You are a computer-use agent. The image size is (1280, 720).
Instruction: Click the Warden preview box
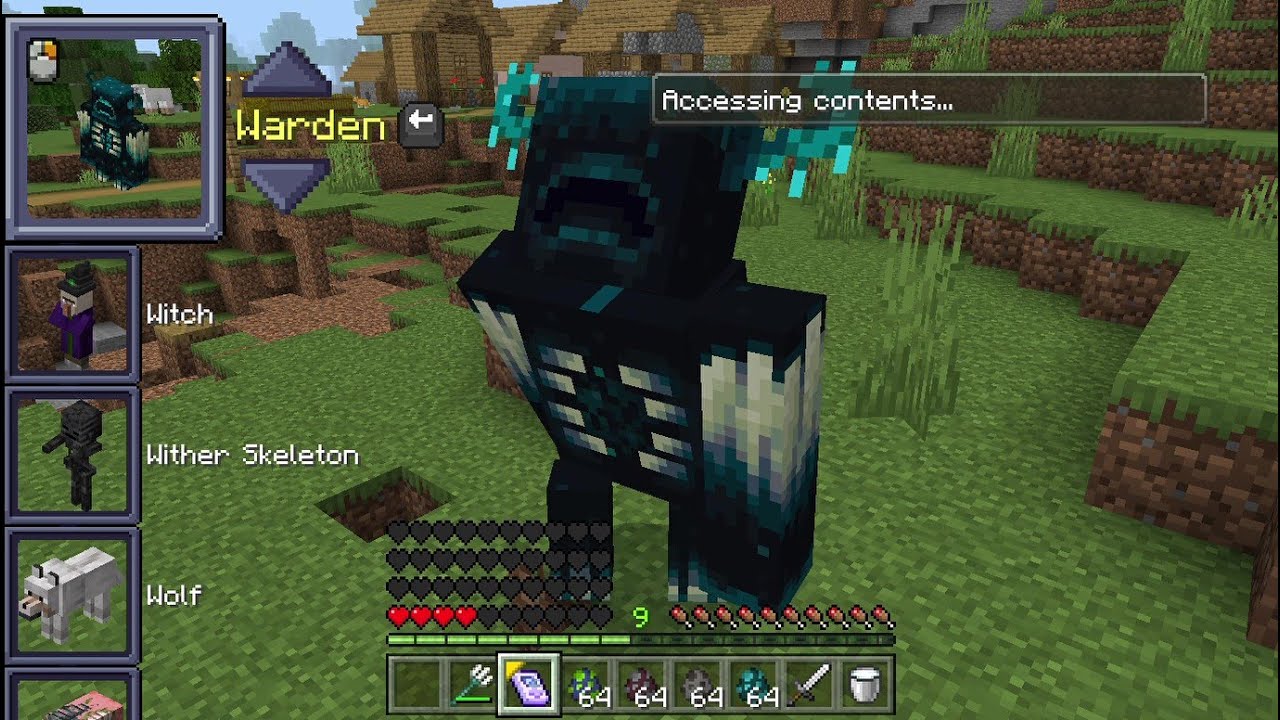click(x=113, y=125)
